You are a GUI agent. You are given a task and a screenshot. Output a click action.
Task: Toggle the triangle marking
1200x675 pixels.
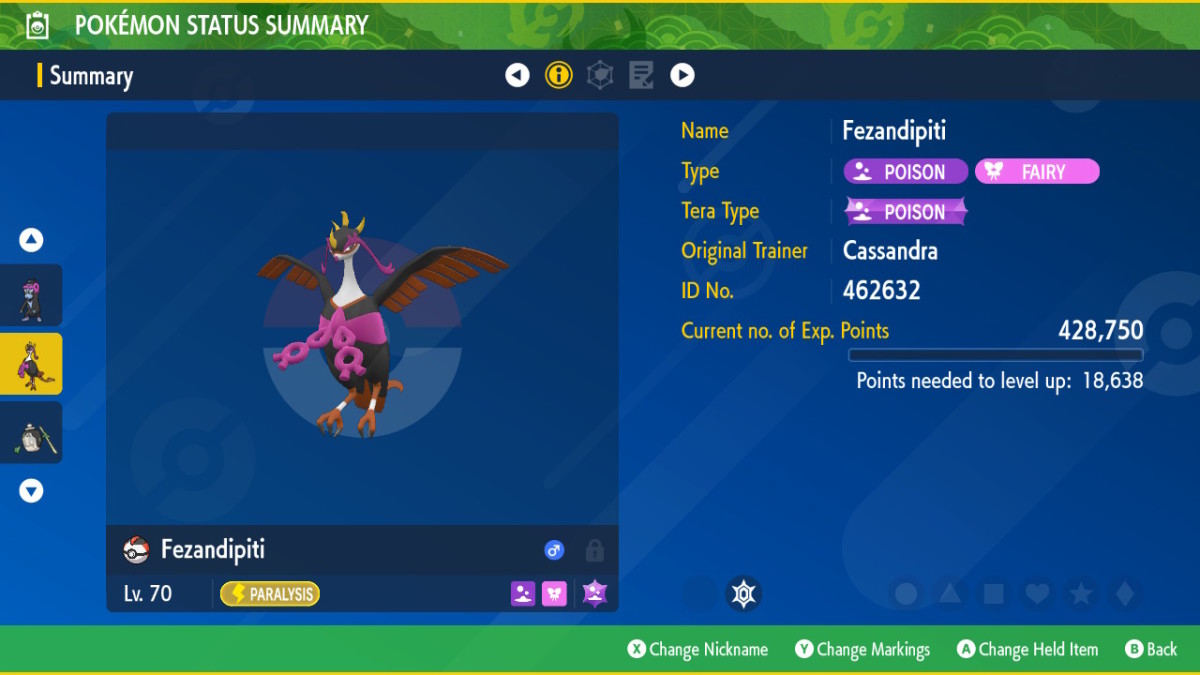(x=950, y=594)
